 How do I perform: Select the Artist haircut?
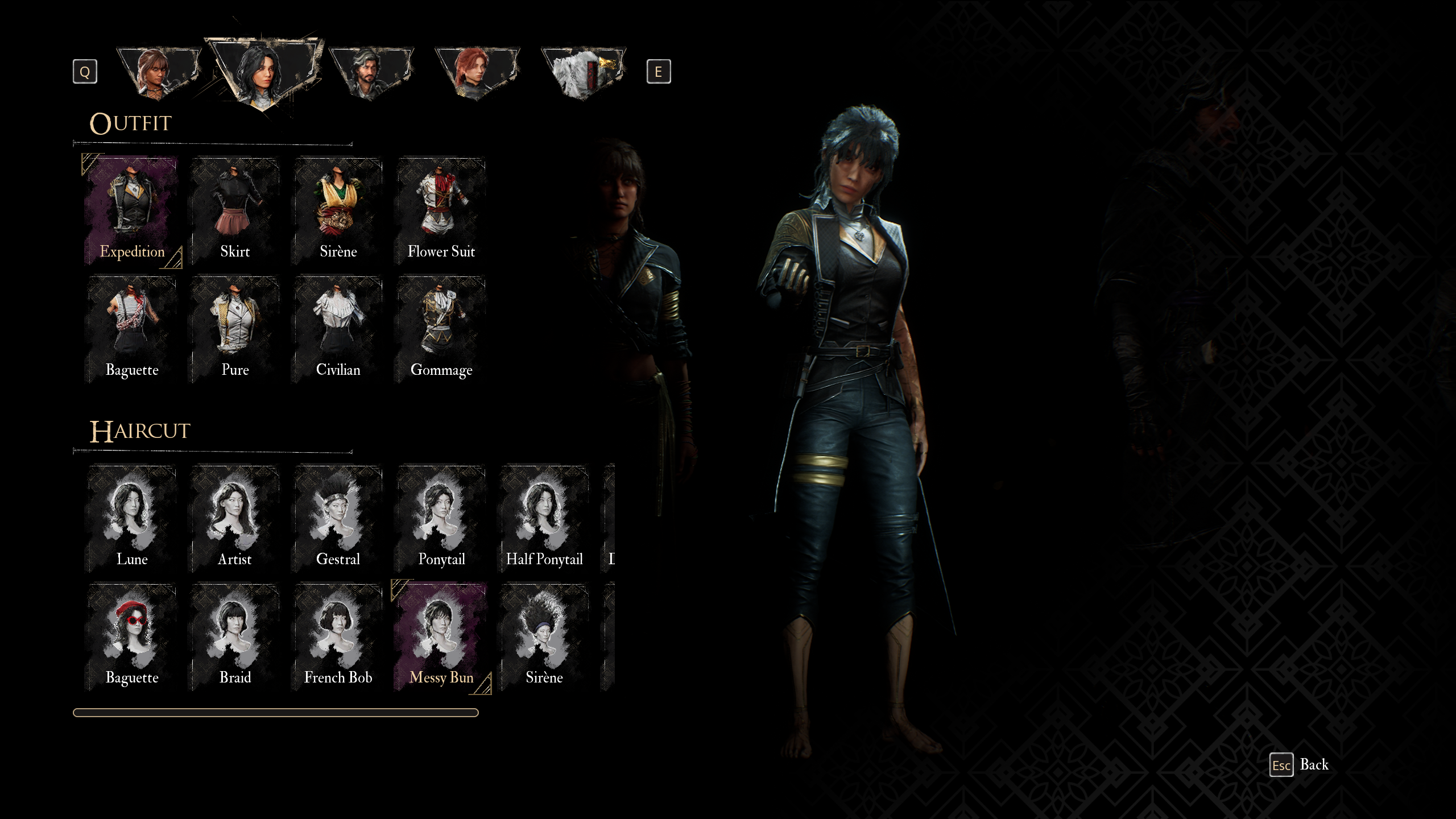[235, 518]
